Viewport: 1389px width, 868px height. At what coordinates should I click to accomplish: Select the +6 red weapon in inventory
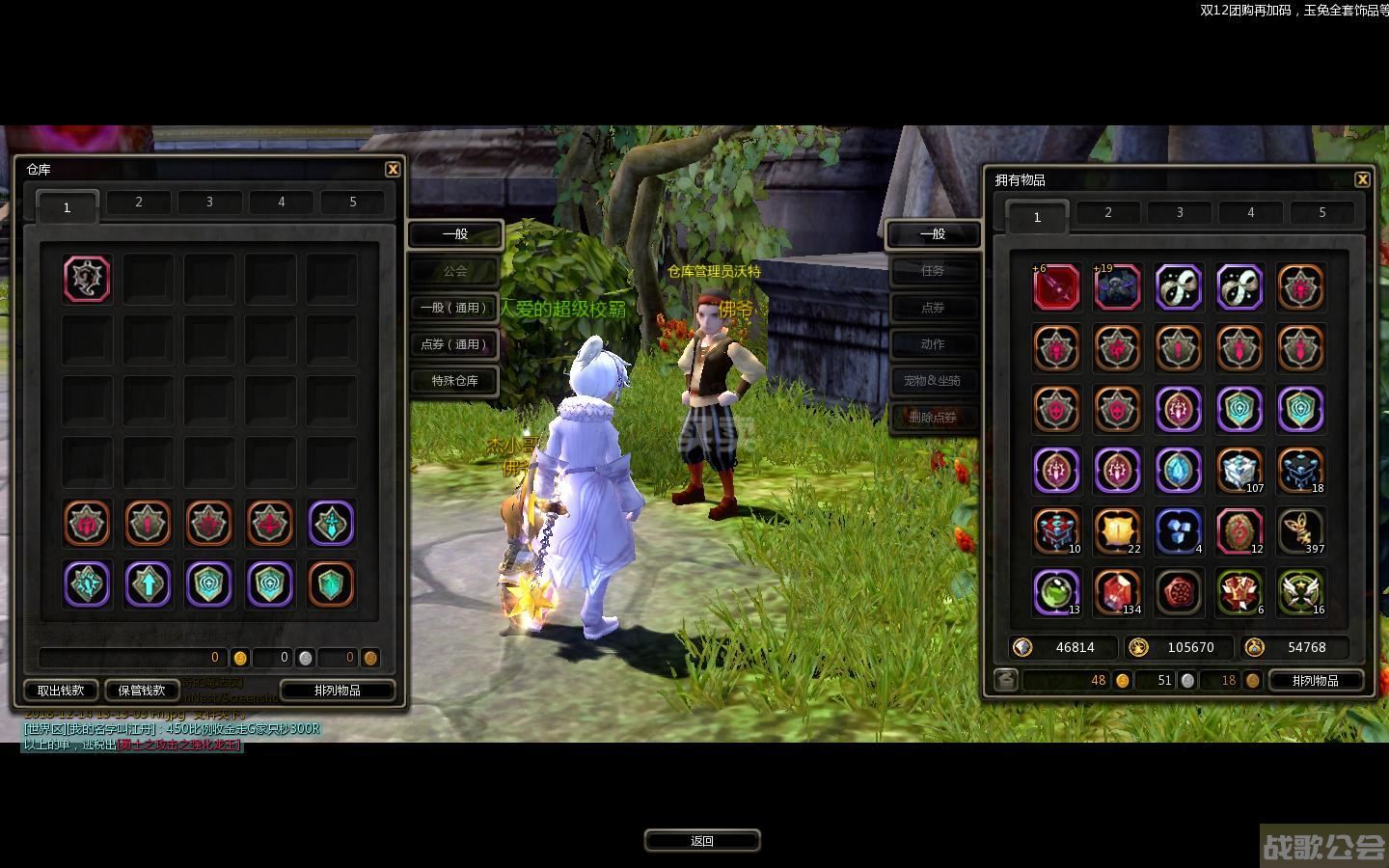tap(1056, 287)
